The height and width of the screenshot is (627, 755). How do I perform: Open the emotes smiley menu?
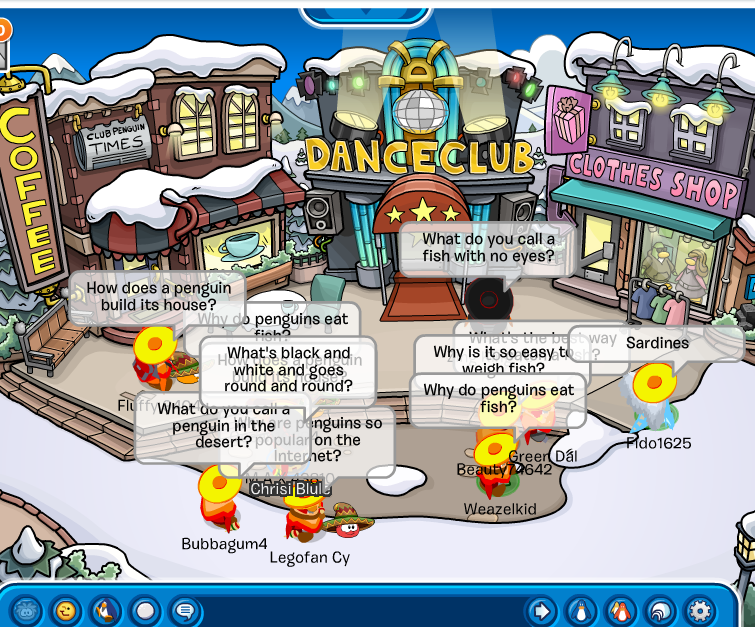tap(66, 609)
